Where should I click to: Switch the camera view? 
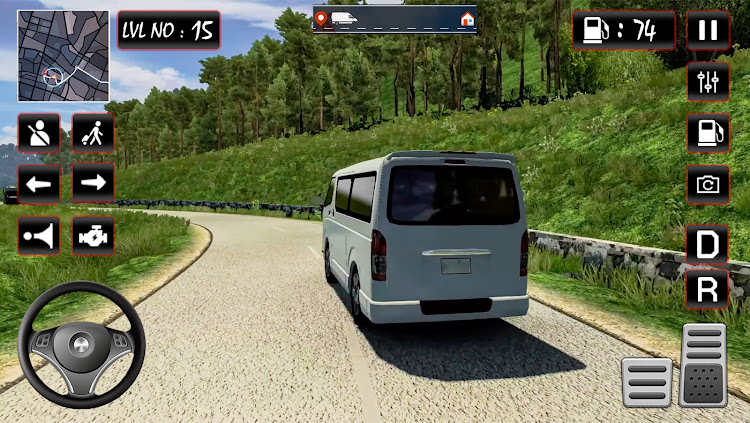click(x=707, y=185)
